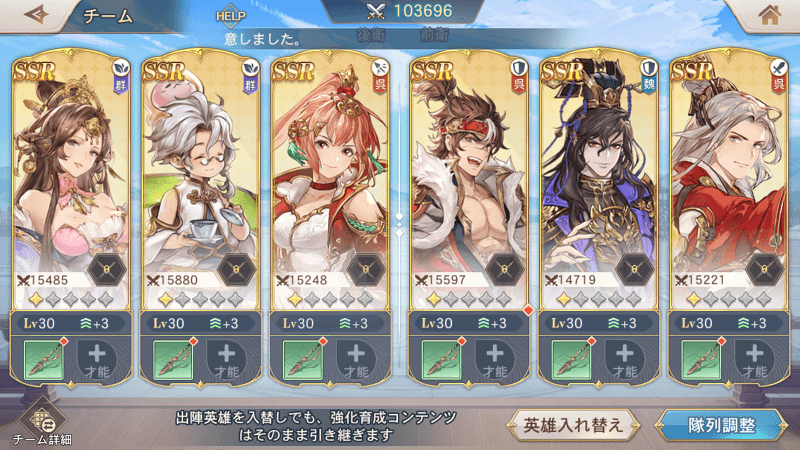Screen dimensions: 800x450
Task: Select the glasses-wearing tea drinker hero card
Action: 201,170
